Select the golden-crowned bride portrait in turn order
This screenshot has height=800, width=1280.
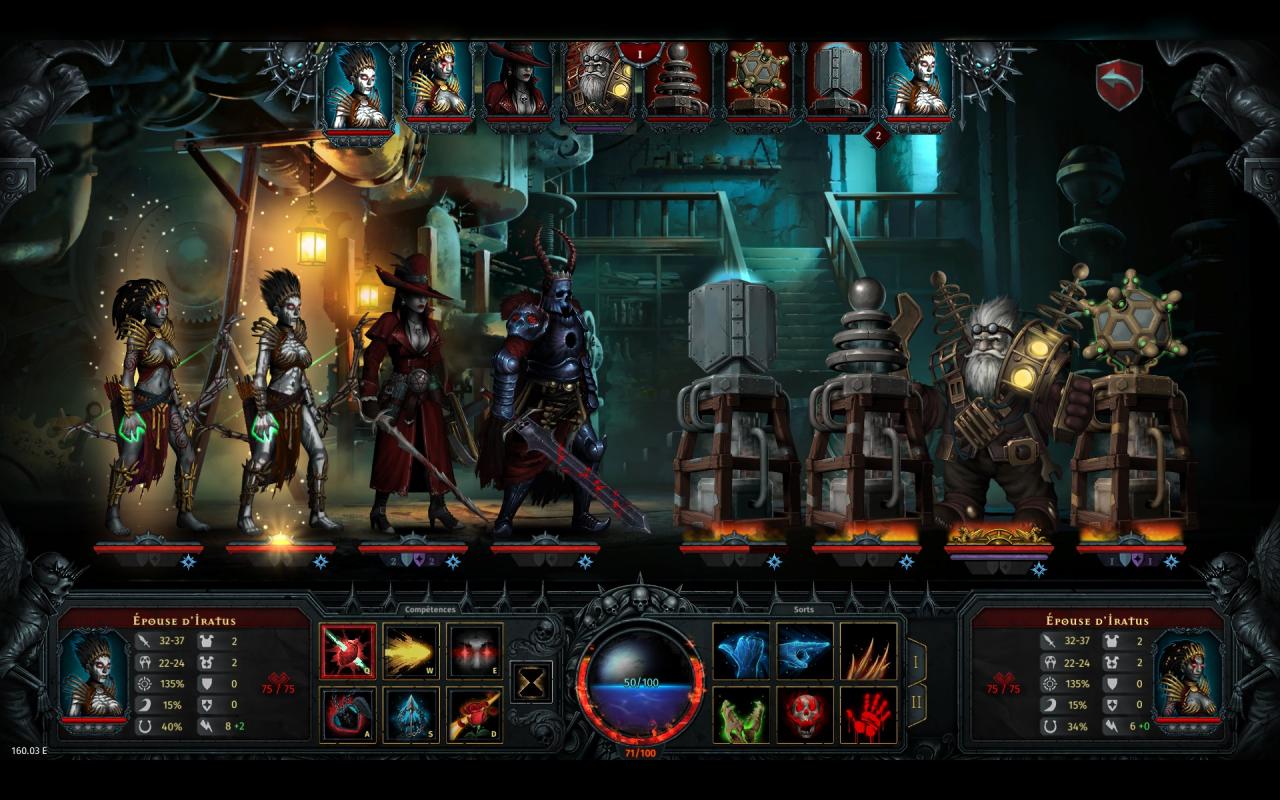coord(438,82)
